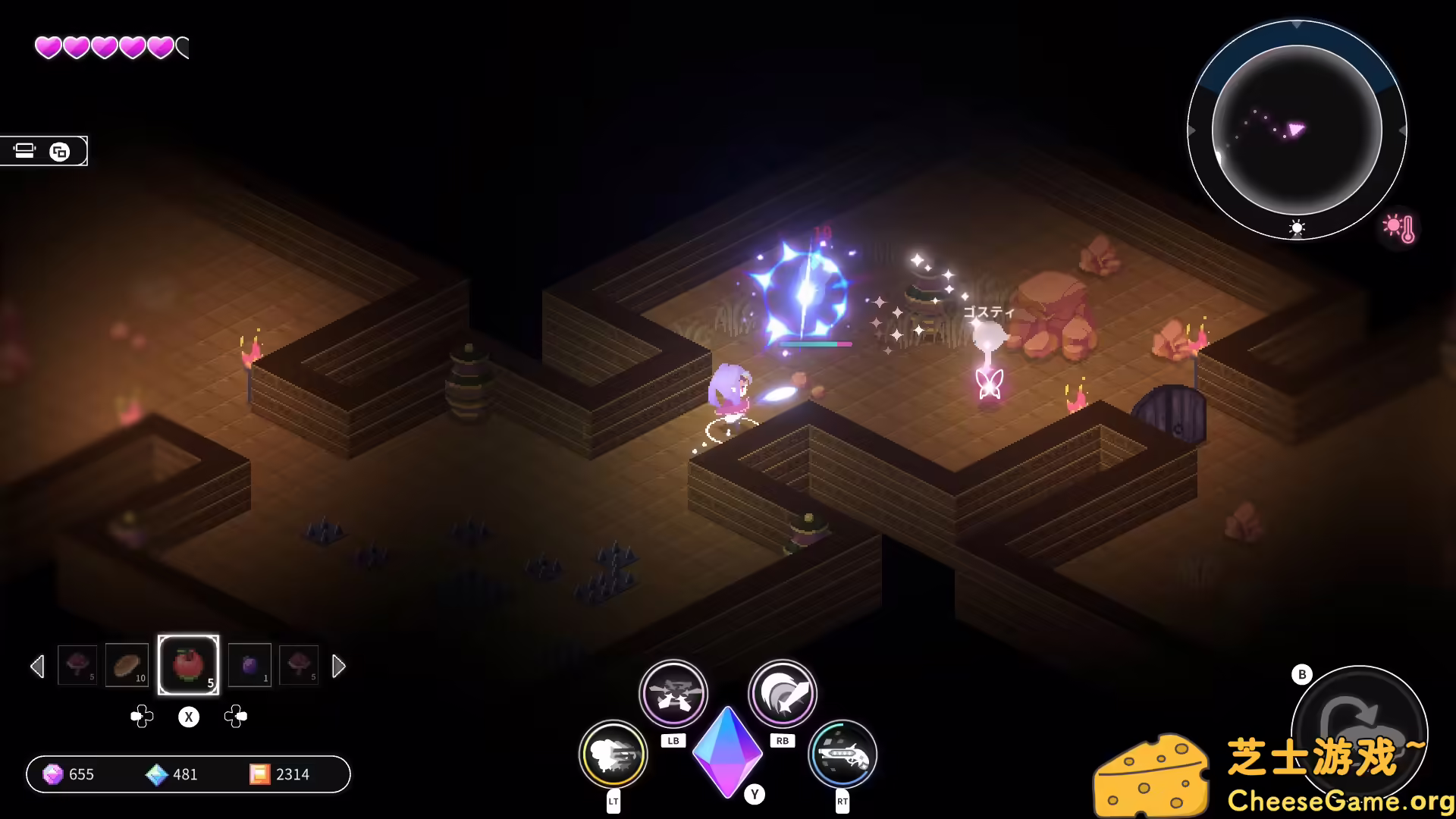This screenshot has width=1456, height=819.
Task: Toggle the temperature thermometer indicator
Action: click(1399, 227)
